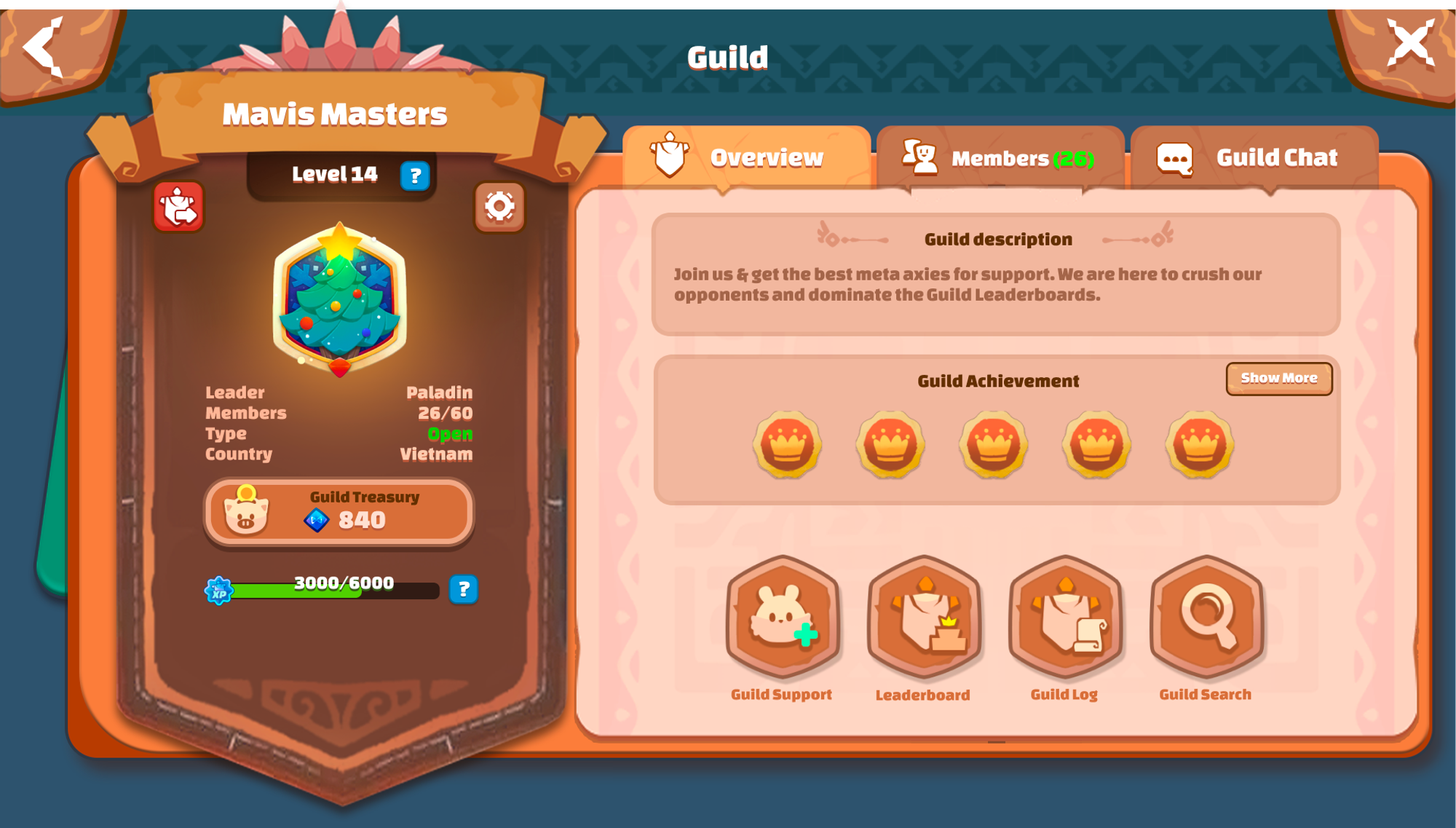Screen dimensions: 1456x828
Task: Open guild settings gear
Action: (x=499, y=207)
